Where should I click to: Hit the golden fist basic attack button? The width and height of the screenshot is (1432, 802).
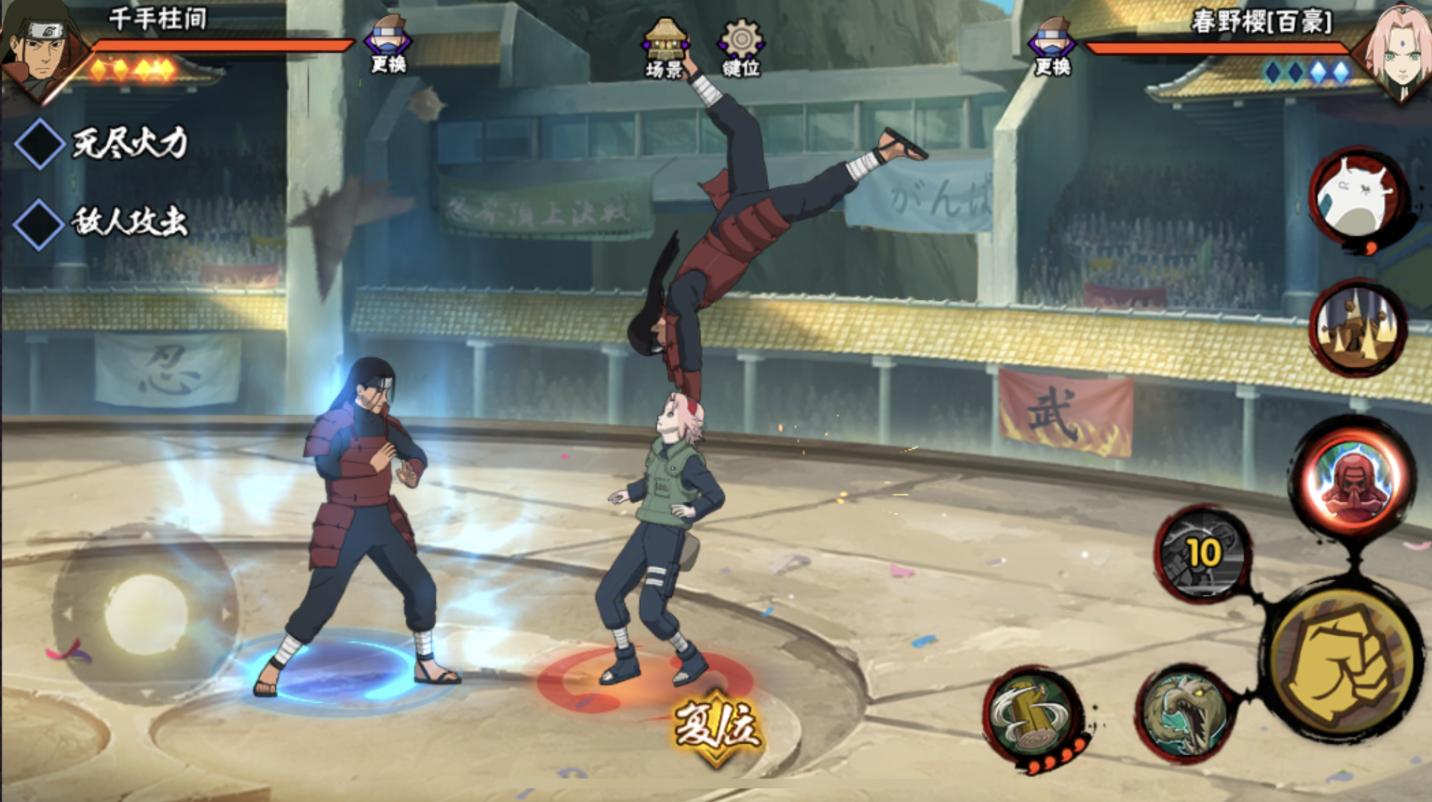1342,660
